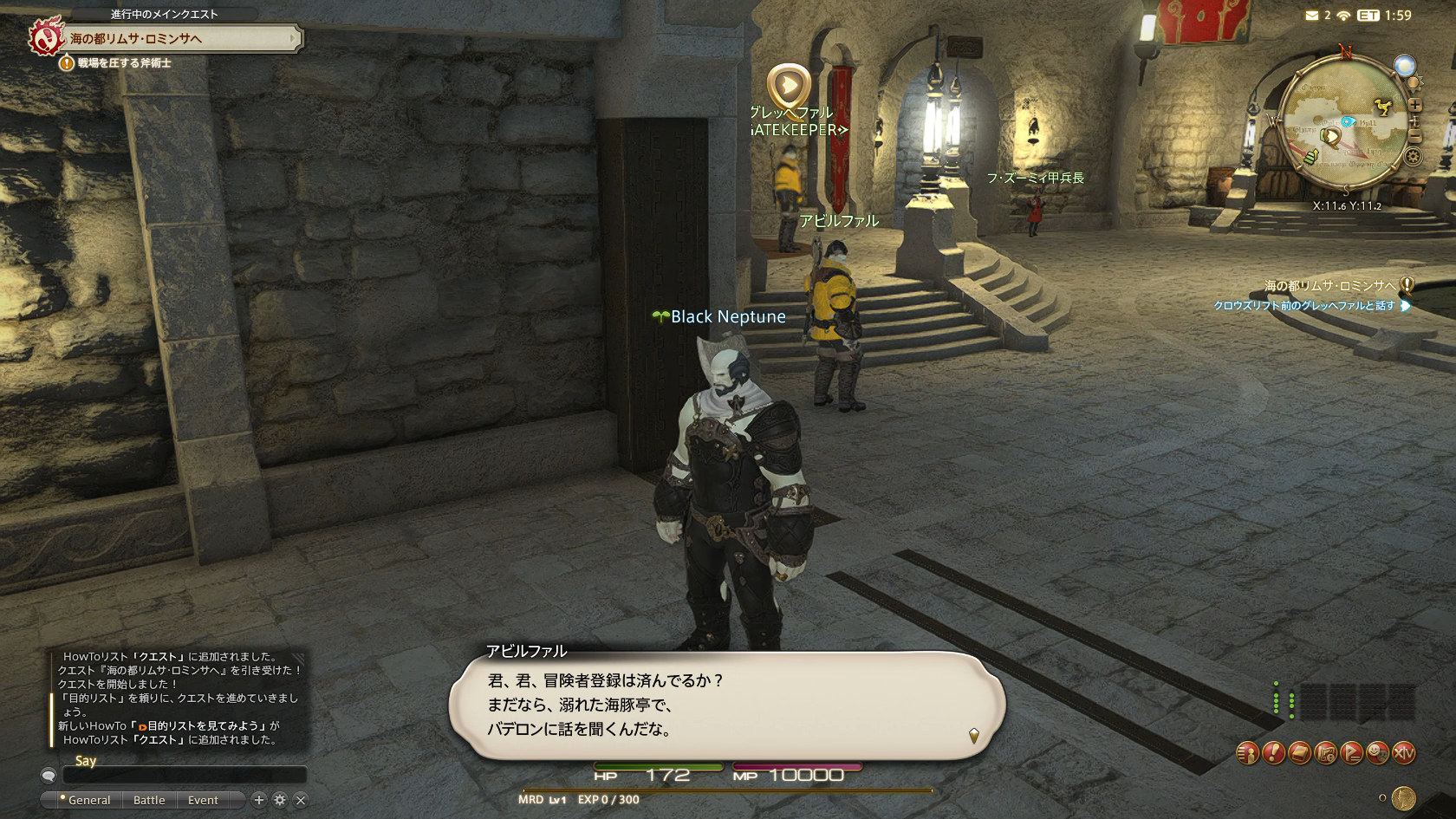The width and height of the screenshot is (1456, 819).
Task: Open the Travel map menu icon
Action: tap(1325, 753)
